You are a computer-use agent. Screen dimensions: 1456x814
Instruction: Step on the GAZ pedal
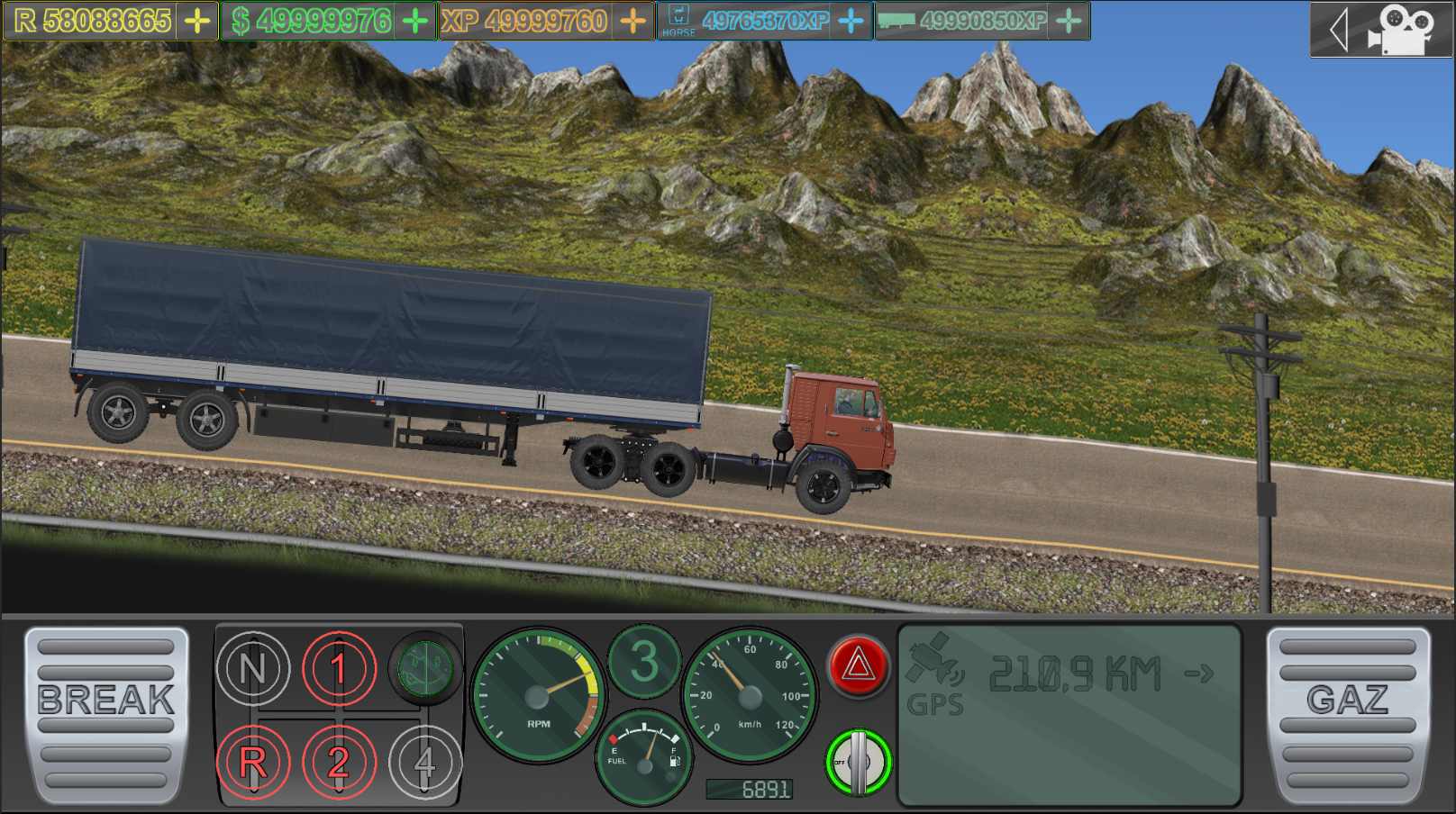click(x=1348, y=715)
